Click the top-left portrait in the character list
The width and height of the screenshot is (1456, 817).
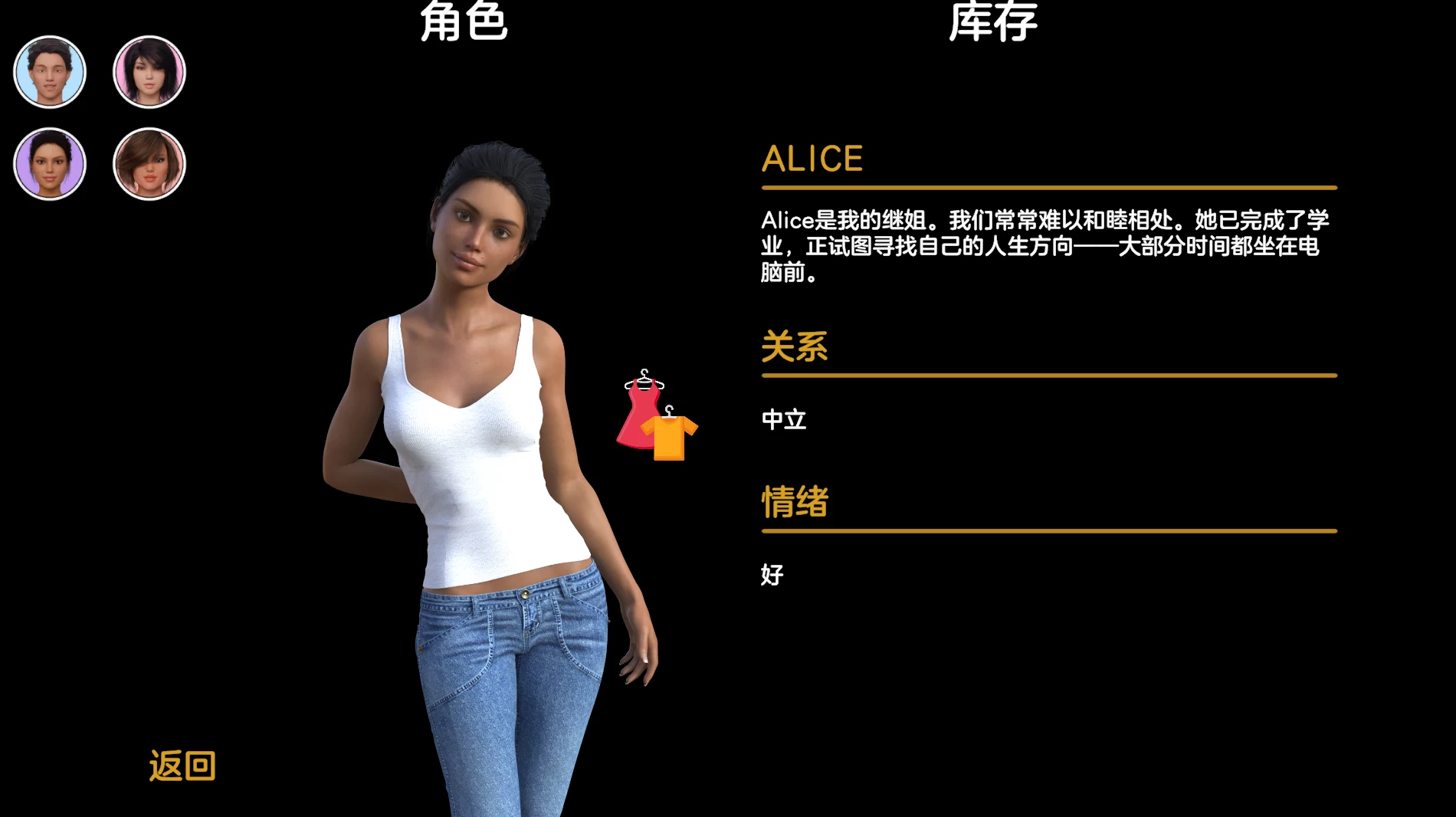click(x=49, y=71)
